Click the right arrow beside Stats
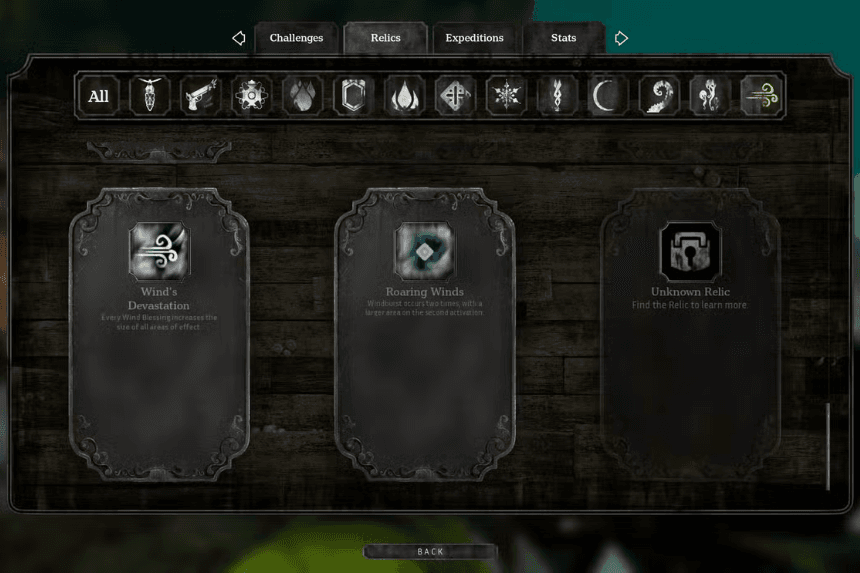 (621, 38)
